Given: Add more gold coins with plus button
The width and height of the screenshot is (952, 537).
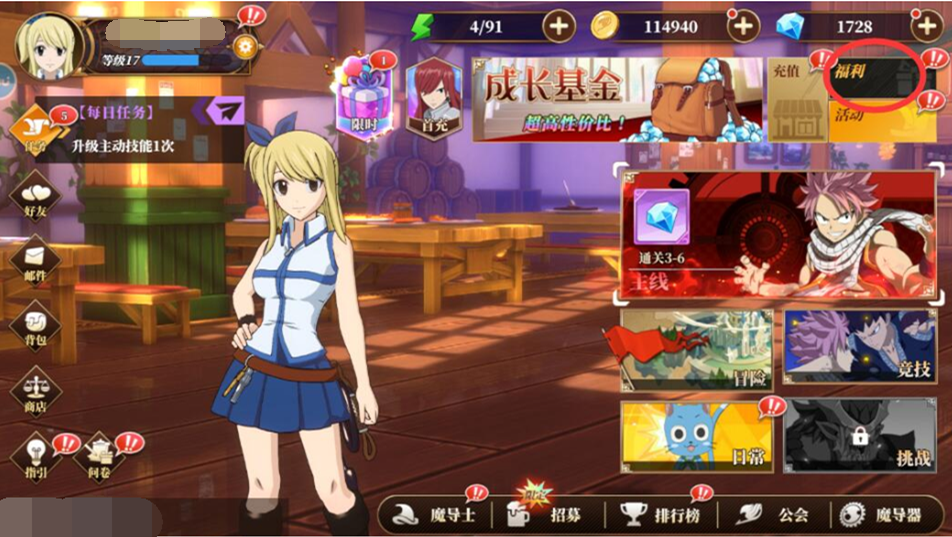Looking at the screenshot, I should click(743, 26).
